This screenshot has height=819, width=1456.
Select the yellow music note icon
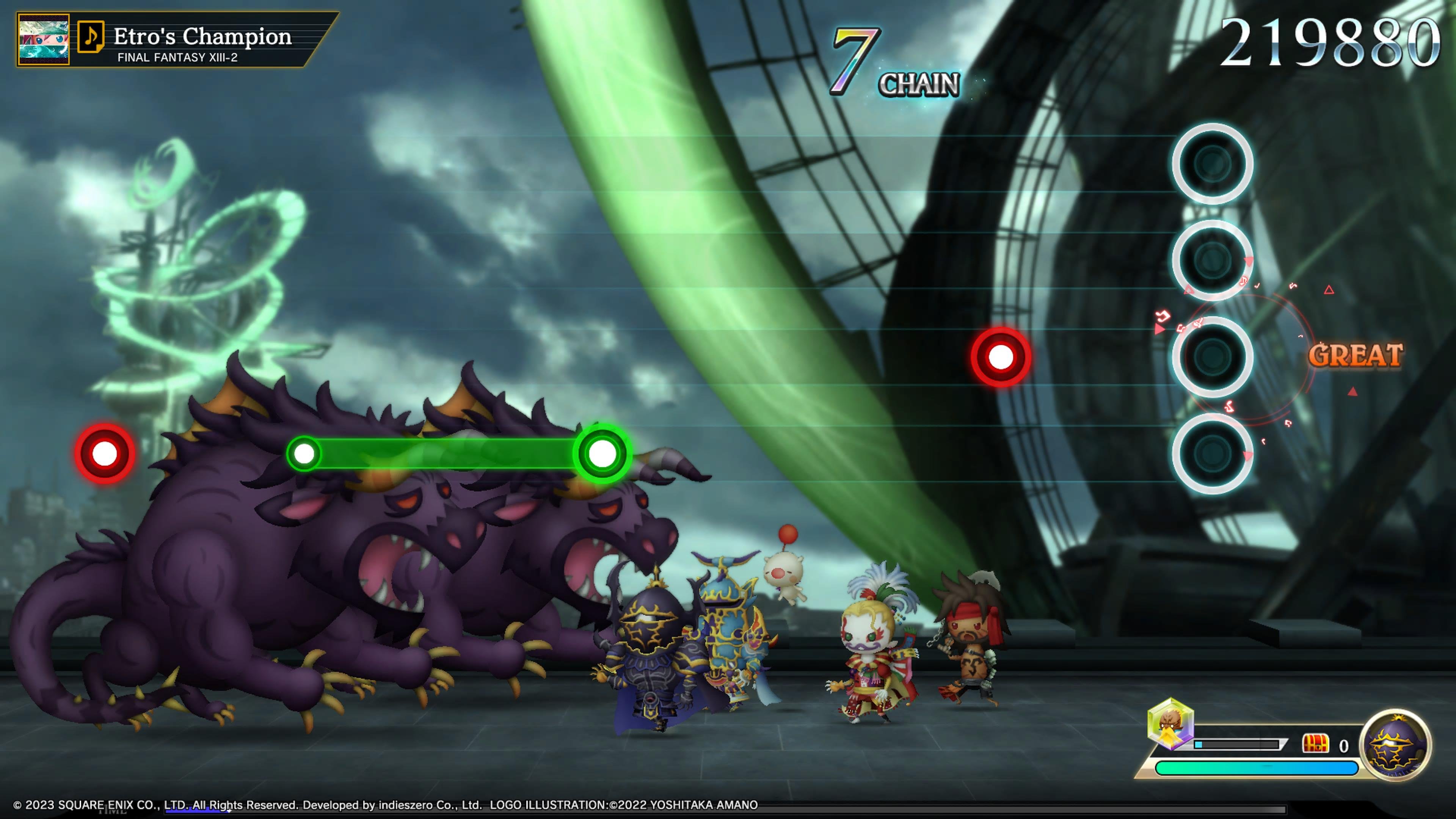tap(91, 37)
